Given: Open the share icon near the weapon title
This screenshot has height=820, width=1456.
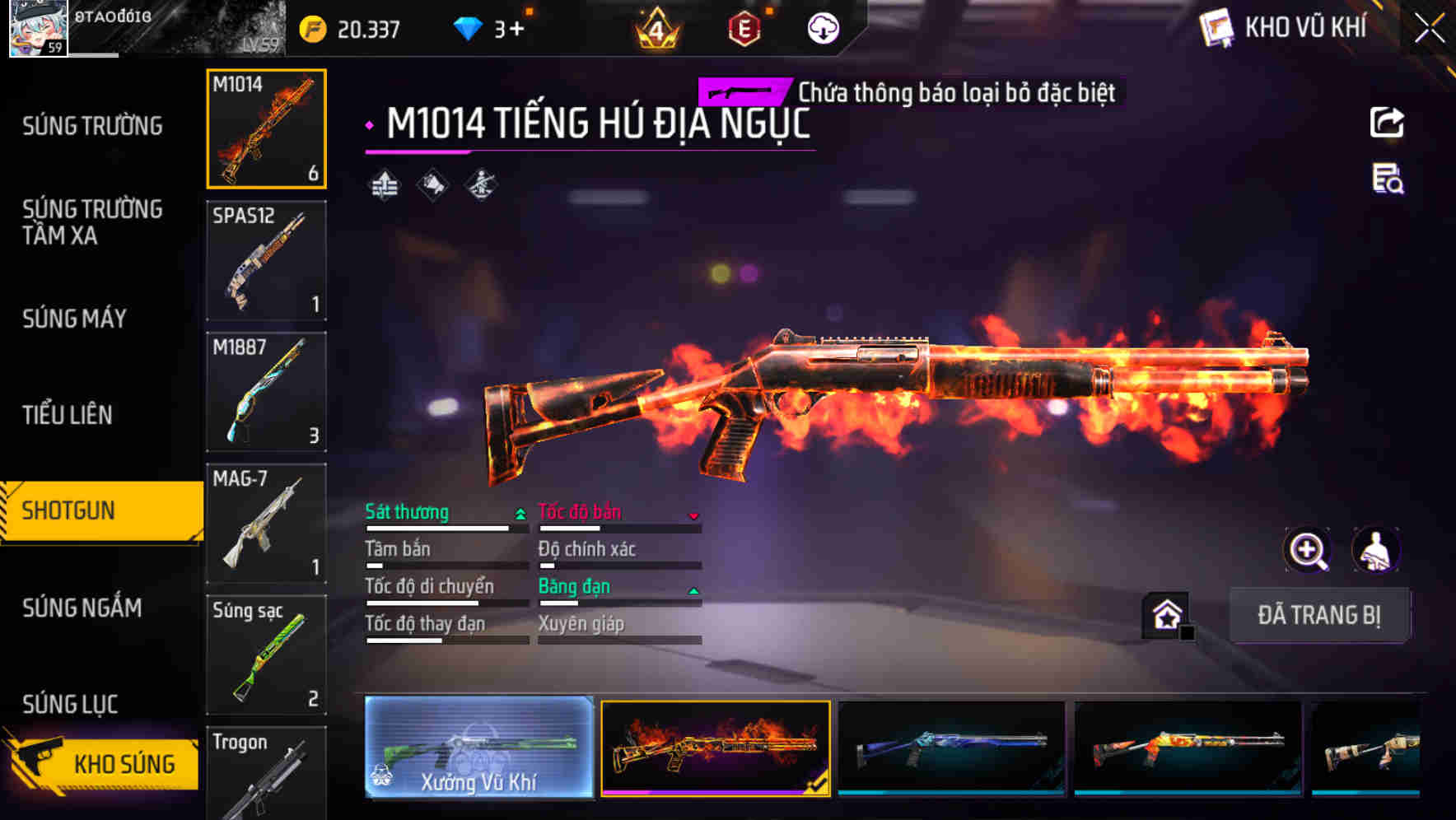Looking at the screenshot, I should (x=1388, y=122).
